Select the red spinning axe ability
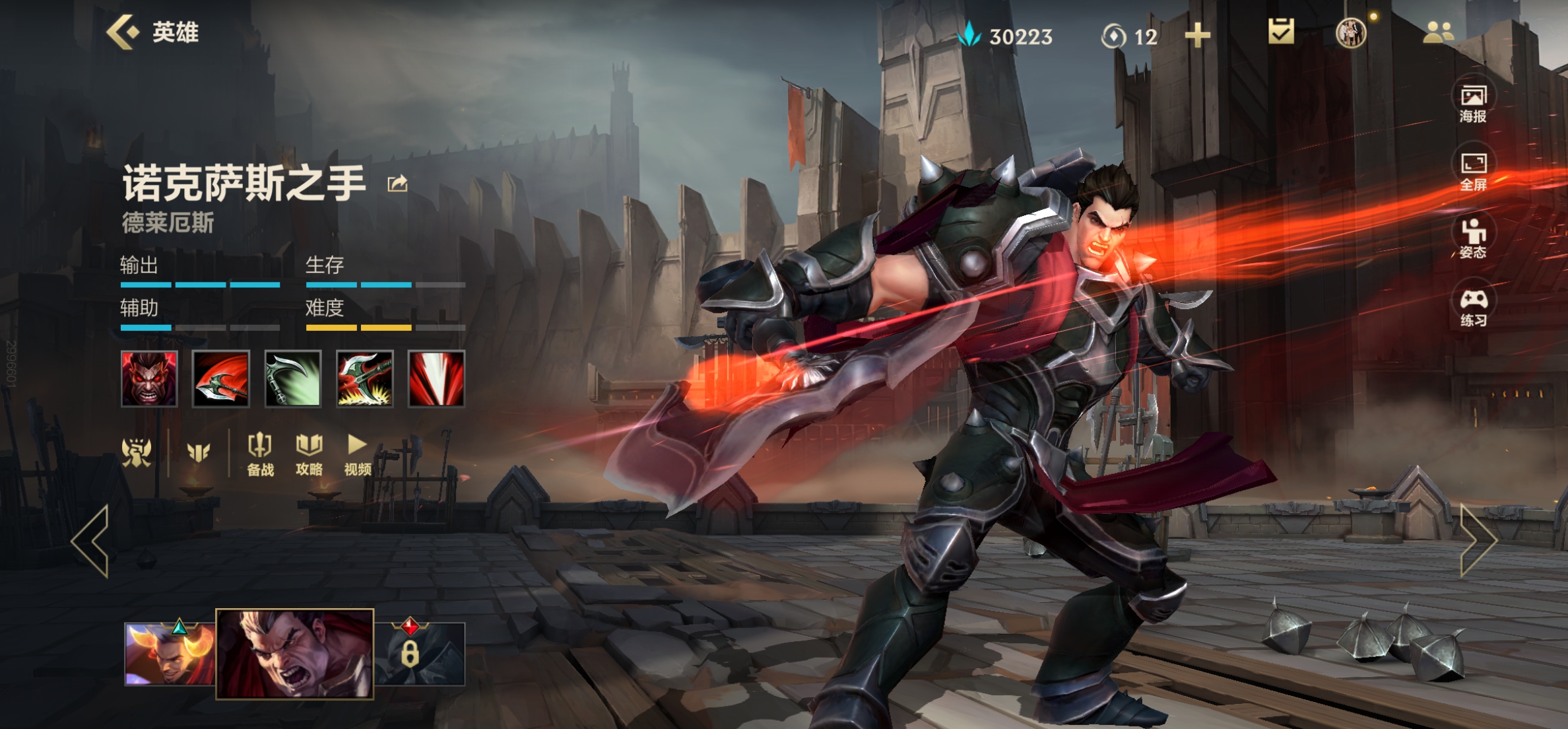This screenshot has height=729, width=1568. [x=221, y=379]
